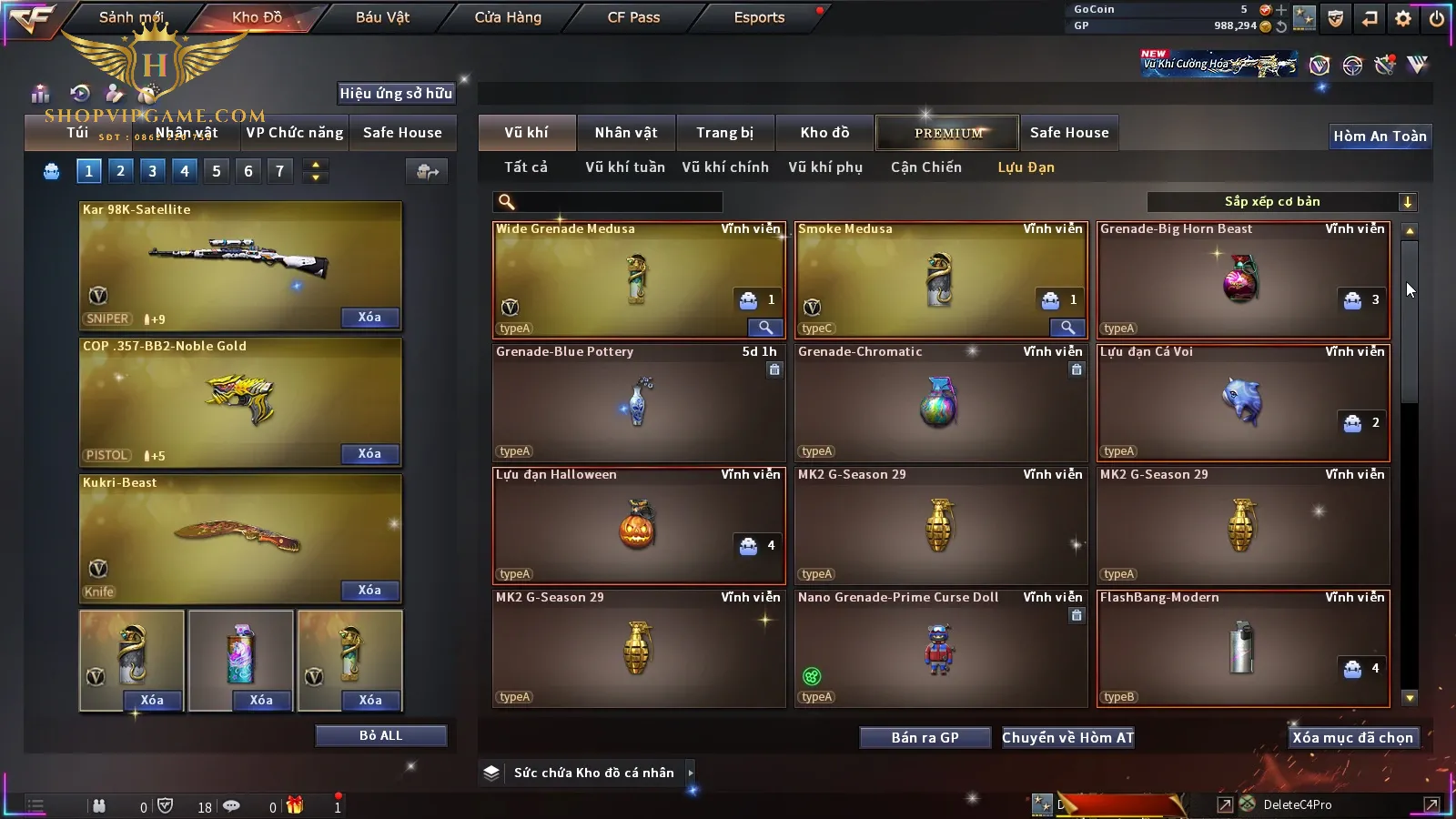Viewport: 1456px width, 819px height.
Task: Open the Esports menu
Action: tap(759, 17)
